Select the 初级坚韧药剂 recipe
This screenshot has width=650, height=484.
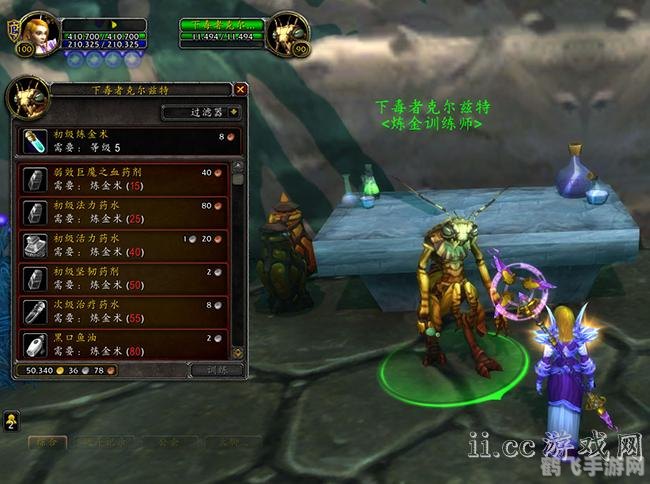123,278
